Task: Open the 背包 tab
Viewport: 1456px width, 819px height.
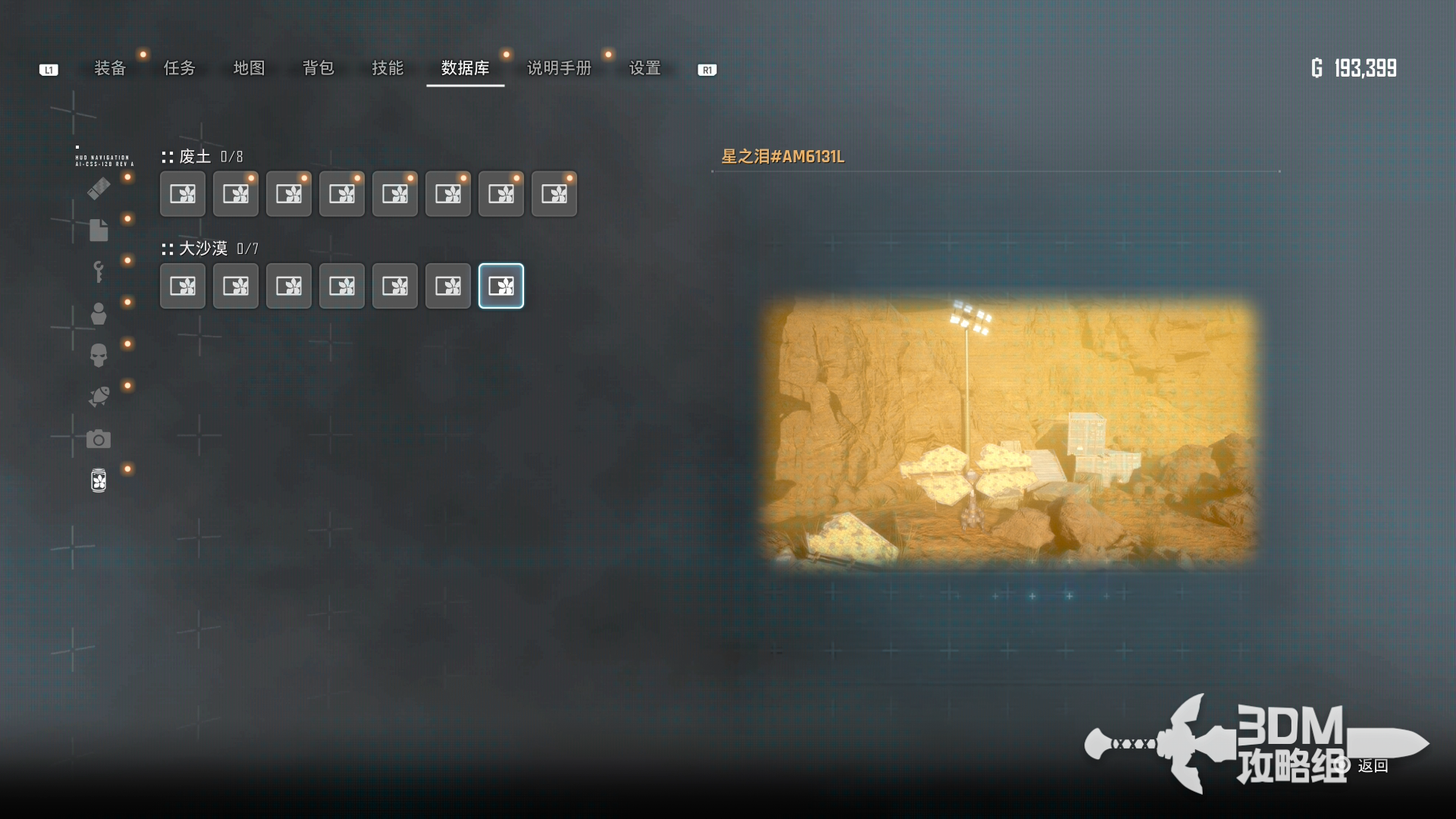Action: pyautogui.click(x=318, y=68)
